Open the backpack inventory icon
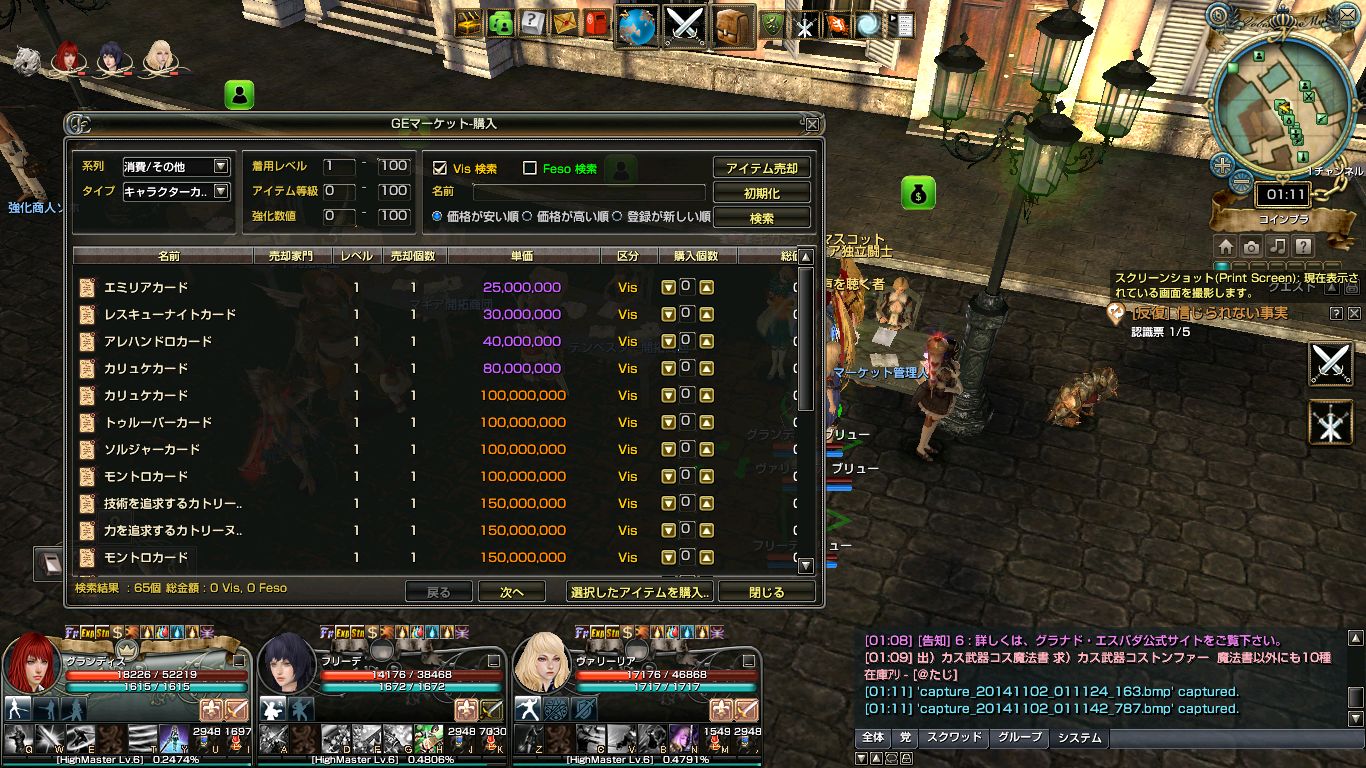Image resolution: width=1366 pixels, height=768 pixels. tap(735, 27)
